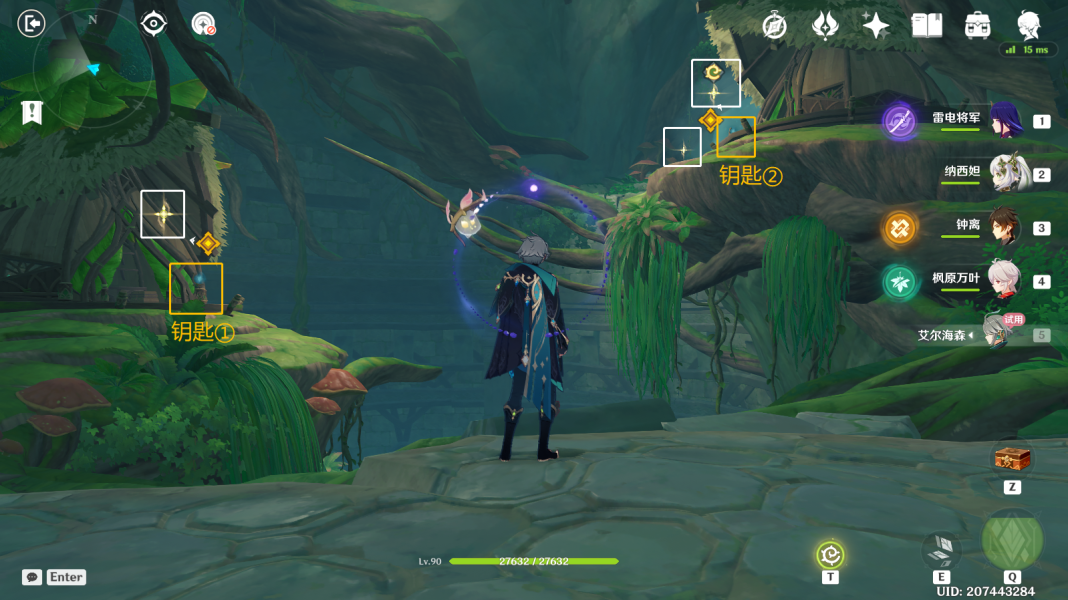Open the crossed-out compass icon

click(x=774, y=26)
